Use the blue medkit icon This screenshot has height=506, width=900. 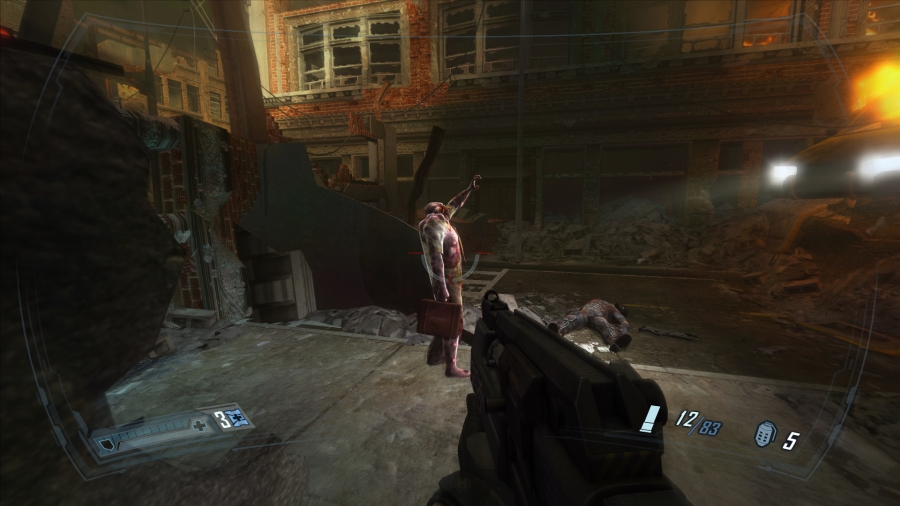(x=237, y=419)
